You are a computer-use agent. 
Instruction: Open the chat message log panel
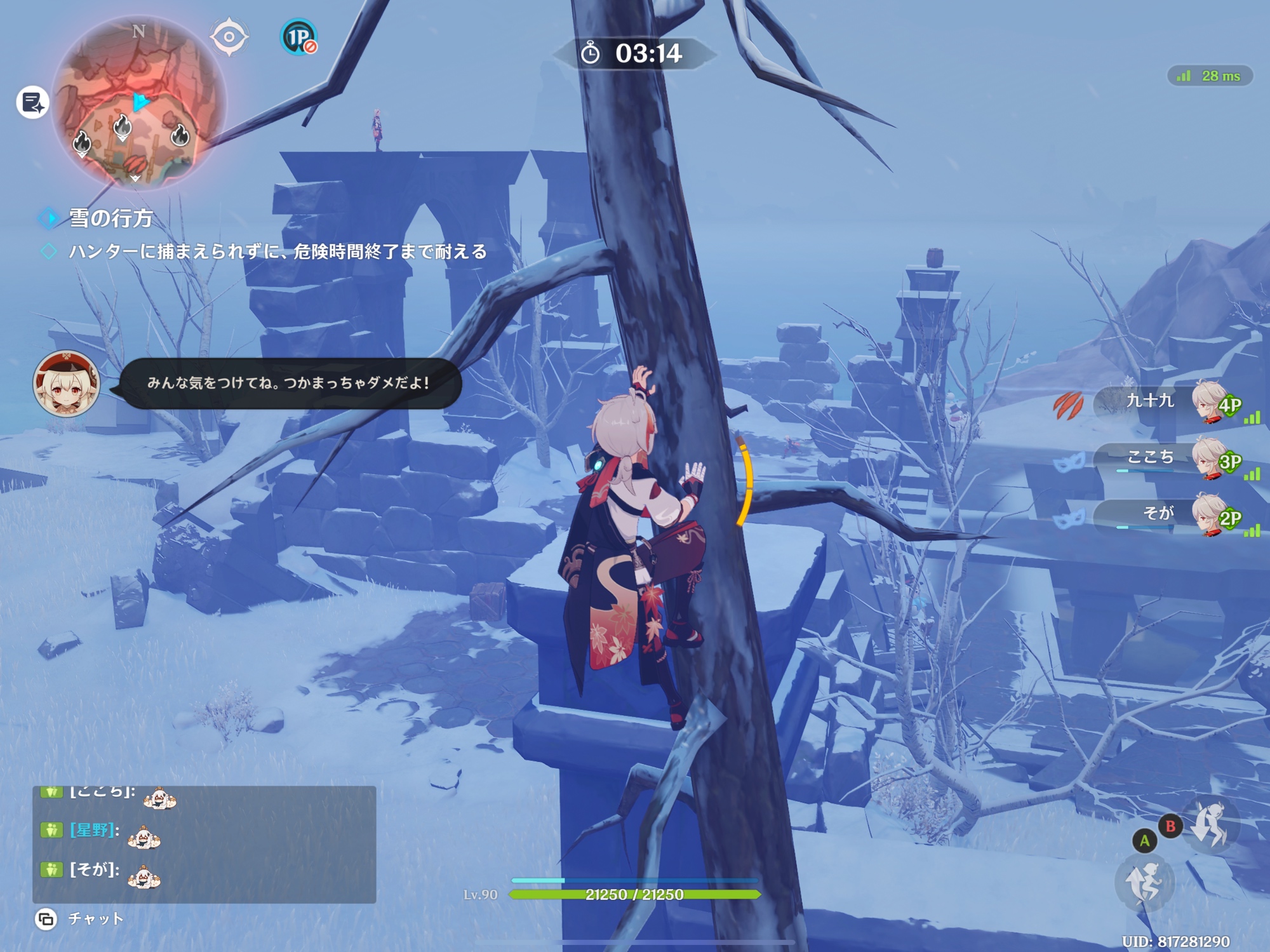(x=204, y=843)
